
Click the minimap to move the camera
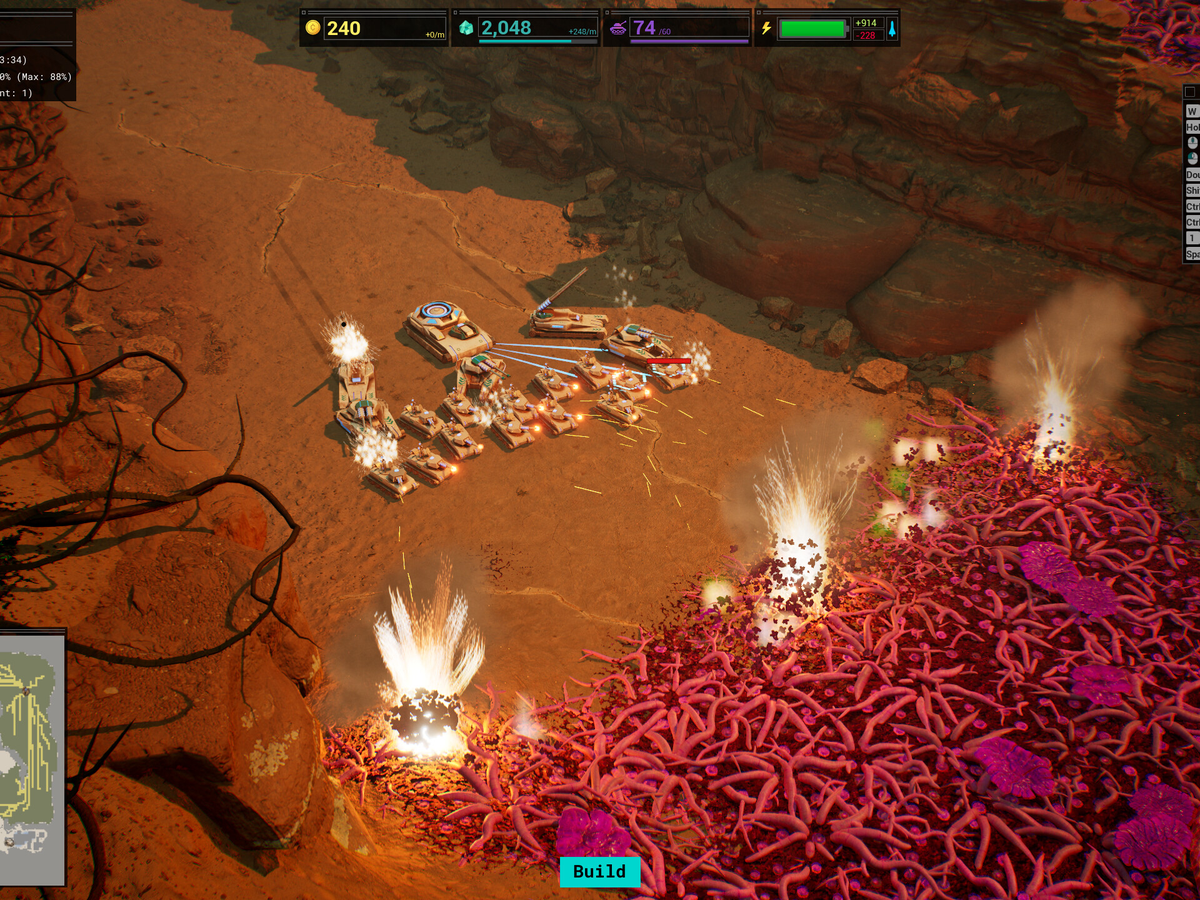click(x=30, y=757)
